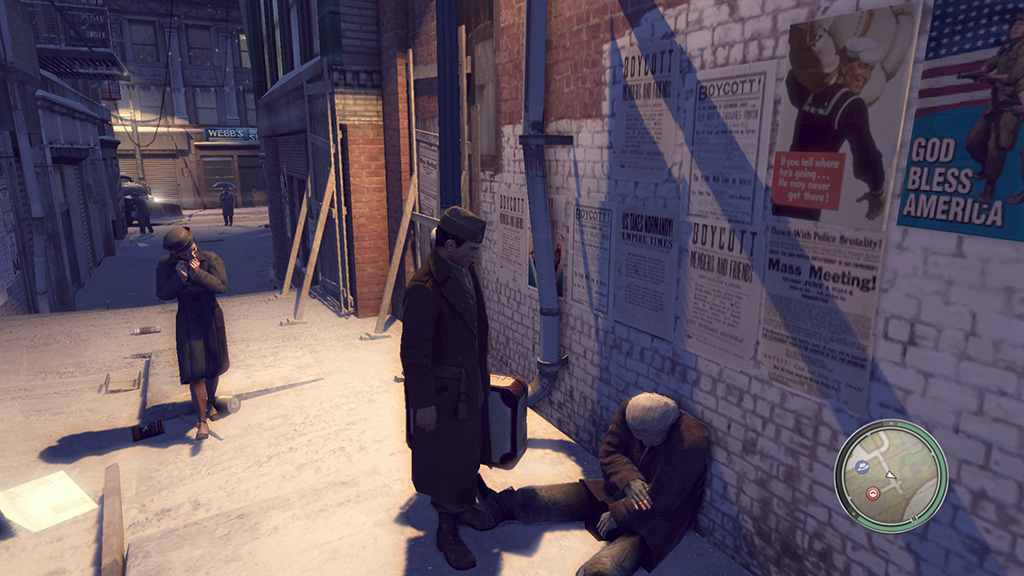
Task: Click the red objective marker on minimap
Action: [x=873, y=493]
